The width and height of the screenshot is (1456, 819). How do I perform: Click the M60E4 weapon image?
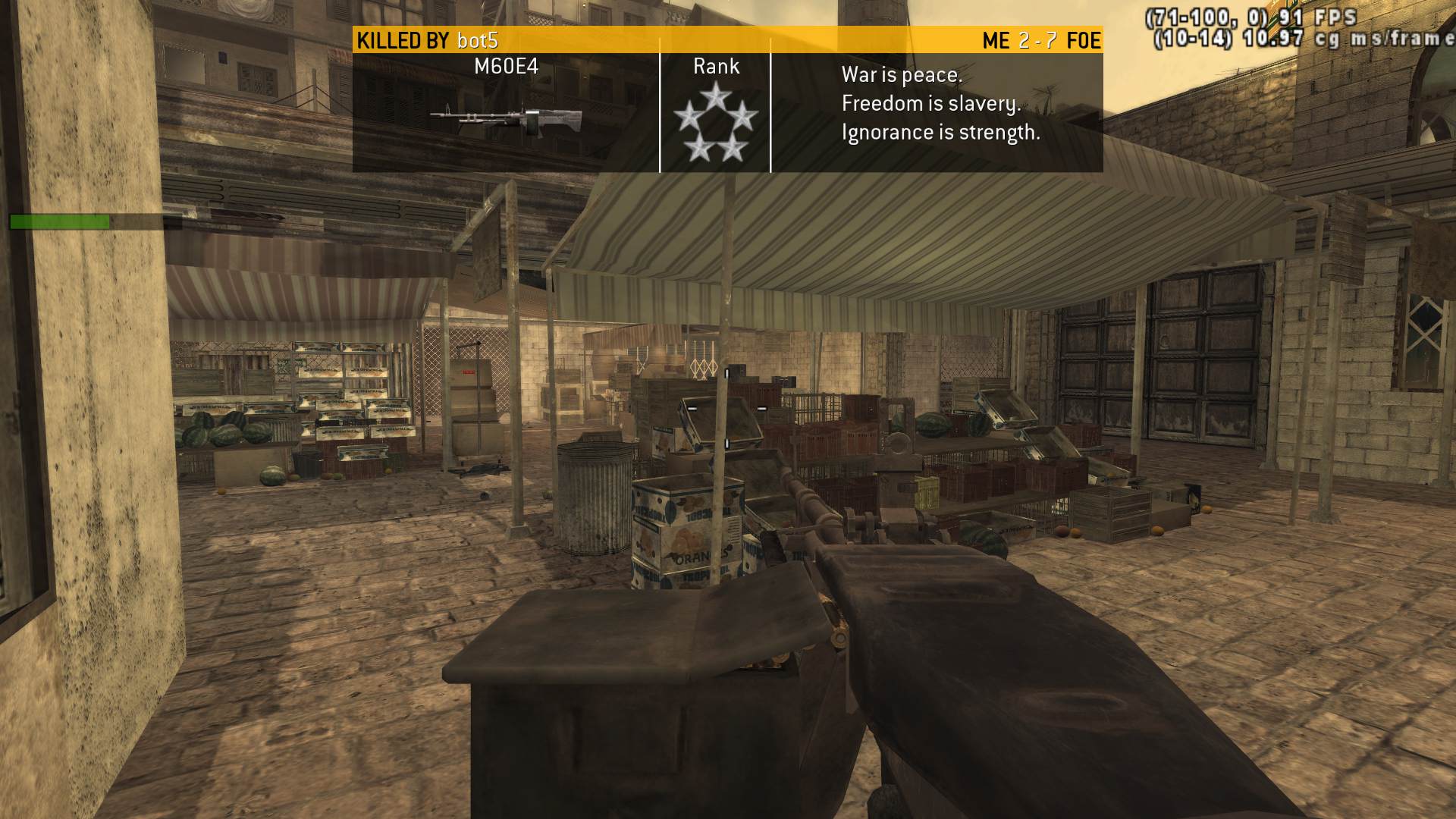click(507, 118)
